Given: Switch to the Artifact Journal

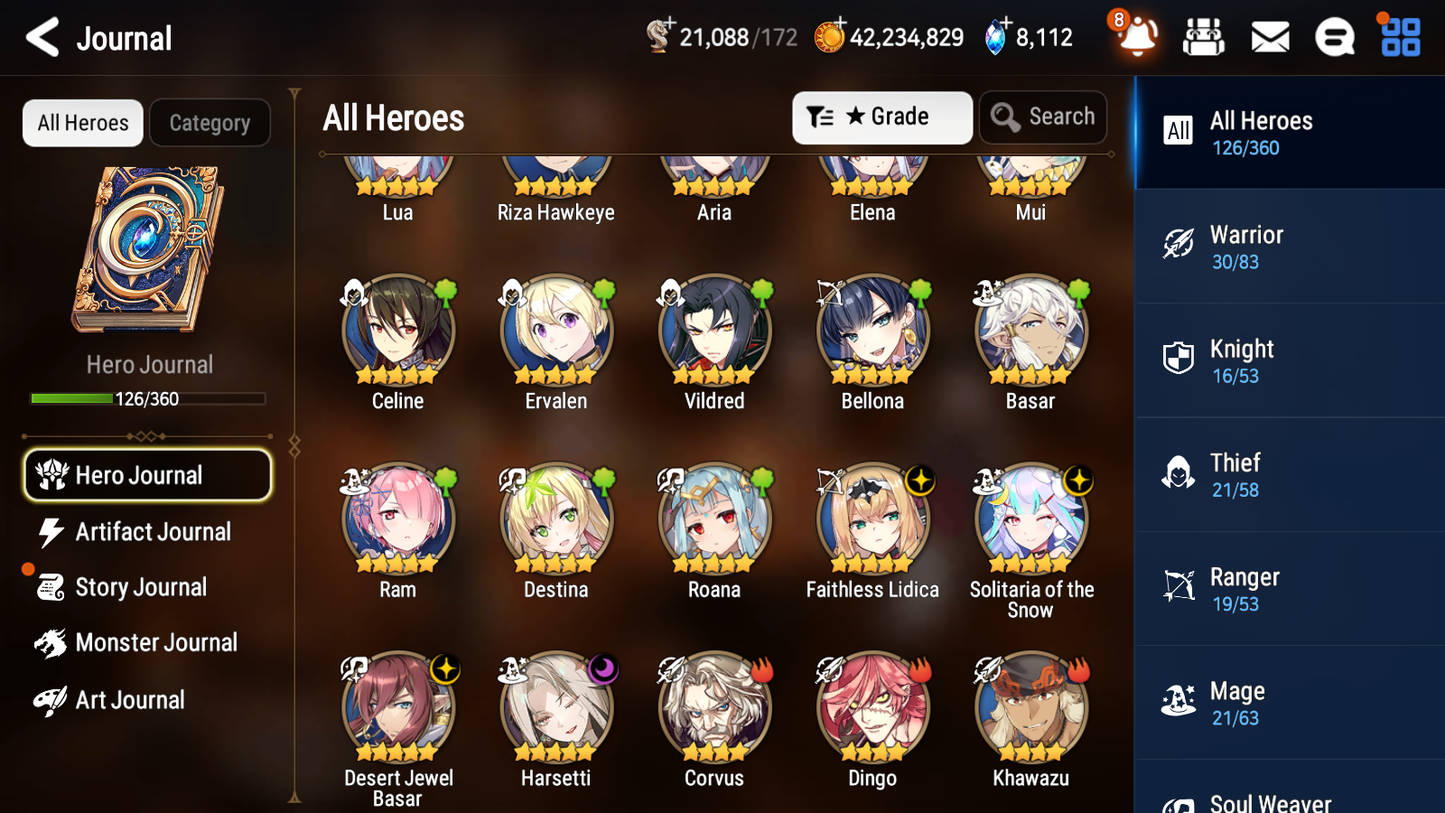Looking at the screenshot, I should (152, 532).
